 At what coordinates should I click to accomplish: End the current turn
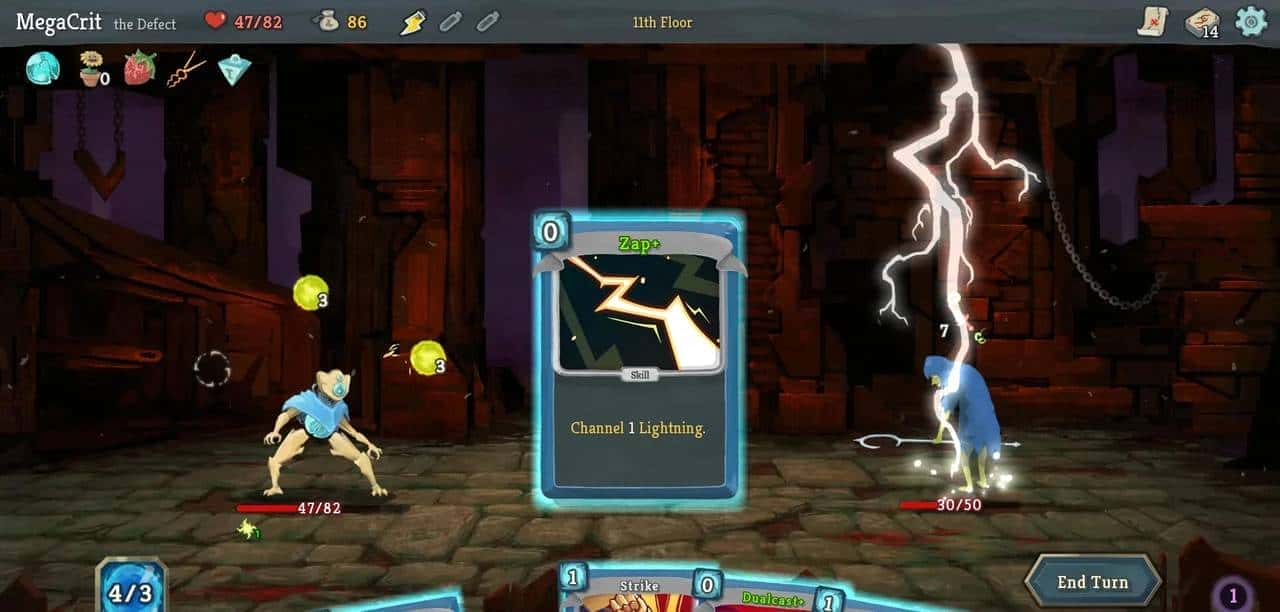1093,582
